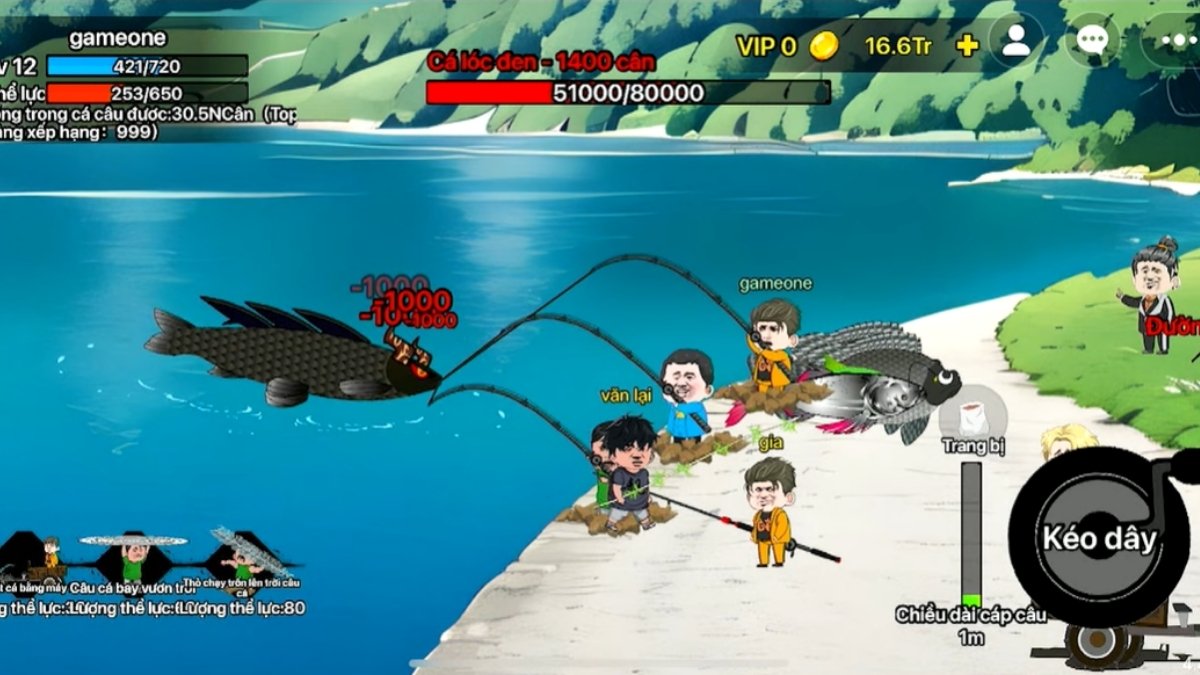Viewport: 1200px width, 675px height.
Task: Add more gold with the plus button
Action: coord(967,46)
